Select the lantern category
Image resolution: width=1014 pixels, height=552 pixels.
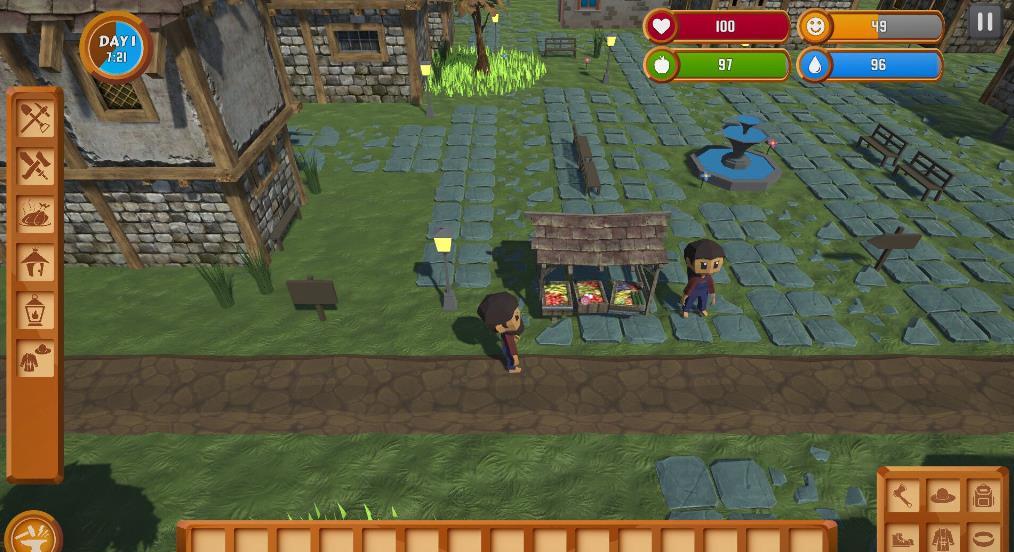tap(35, 310)
